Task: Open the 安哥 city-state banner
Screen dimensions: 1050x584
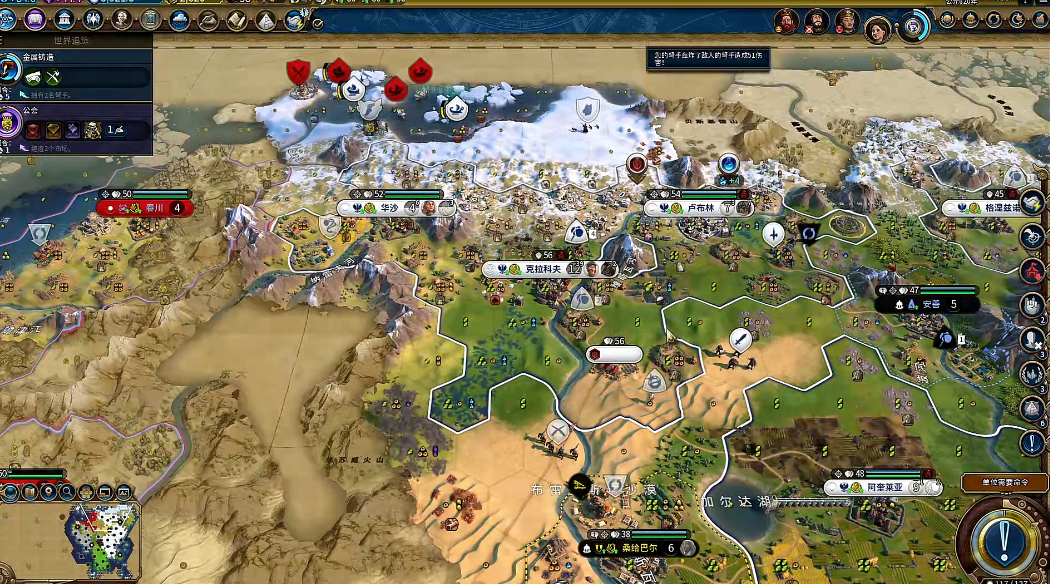Action: pos(928,304)
